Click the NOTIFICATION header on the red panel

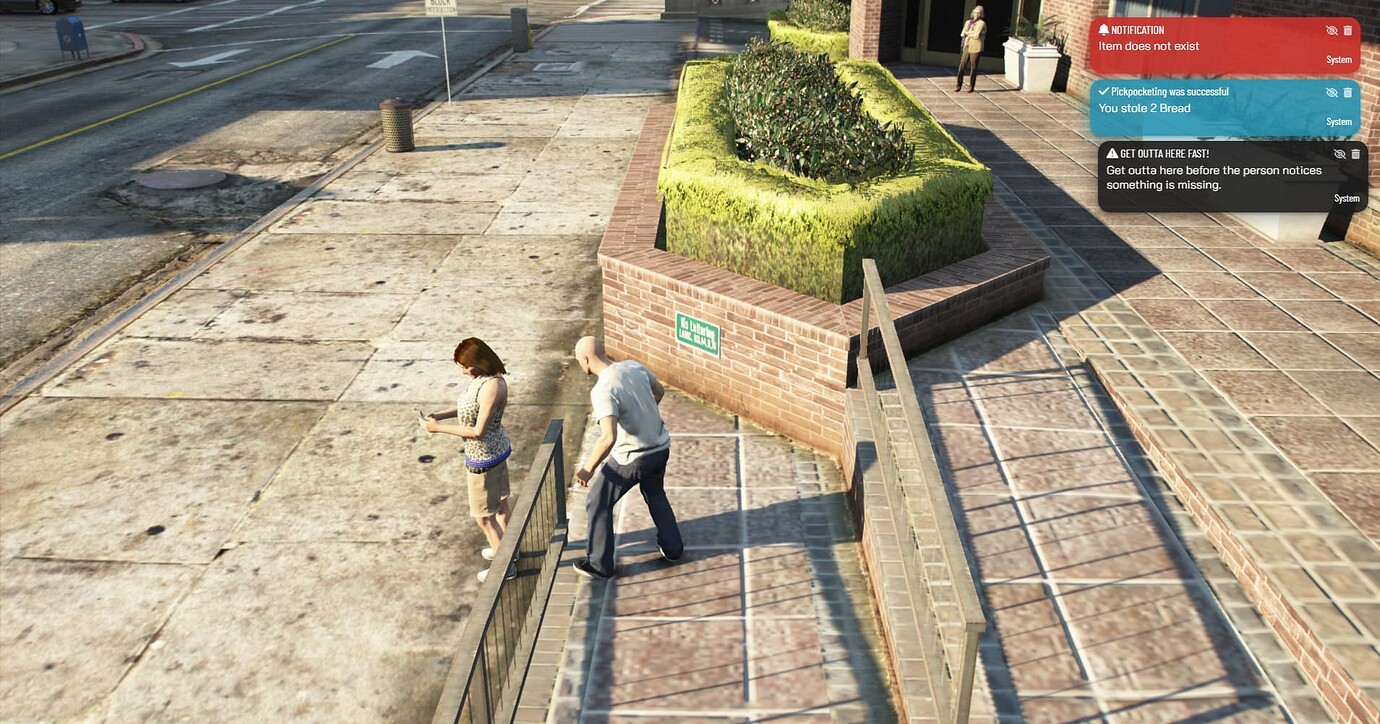tap(1136, 29)
